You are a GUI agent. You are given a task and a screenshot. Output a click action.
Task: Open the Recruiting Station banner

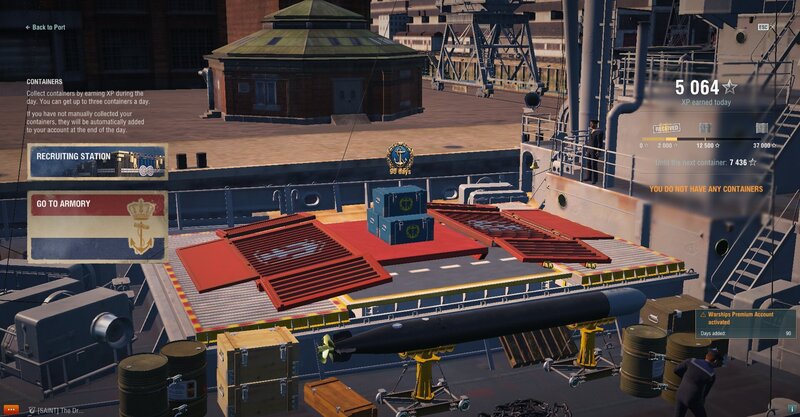click(x=97, y=161)
